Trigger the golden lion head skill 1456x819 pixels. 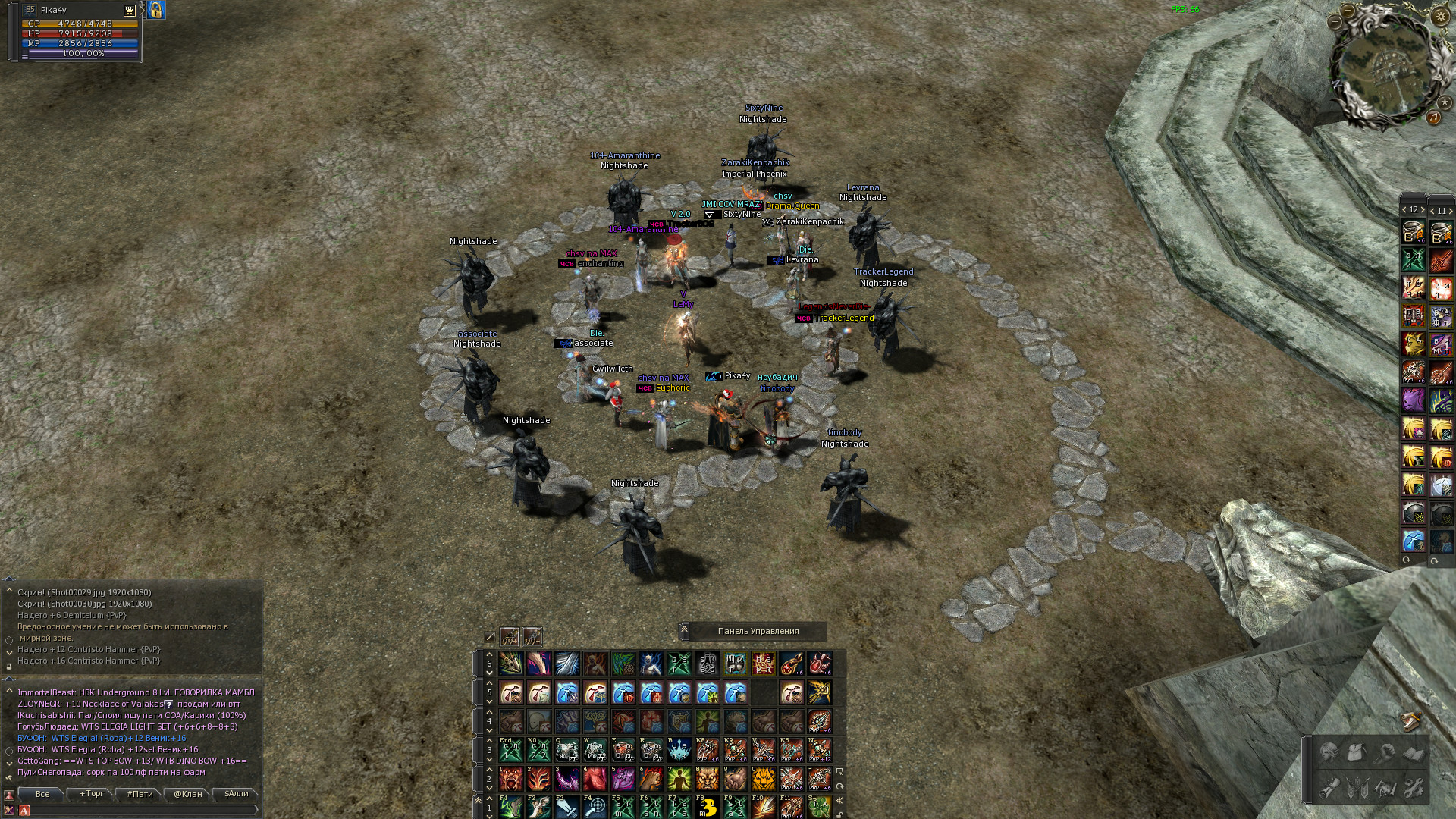pyautogui.click(x=763, y=778)
